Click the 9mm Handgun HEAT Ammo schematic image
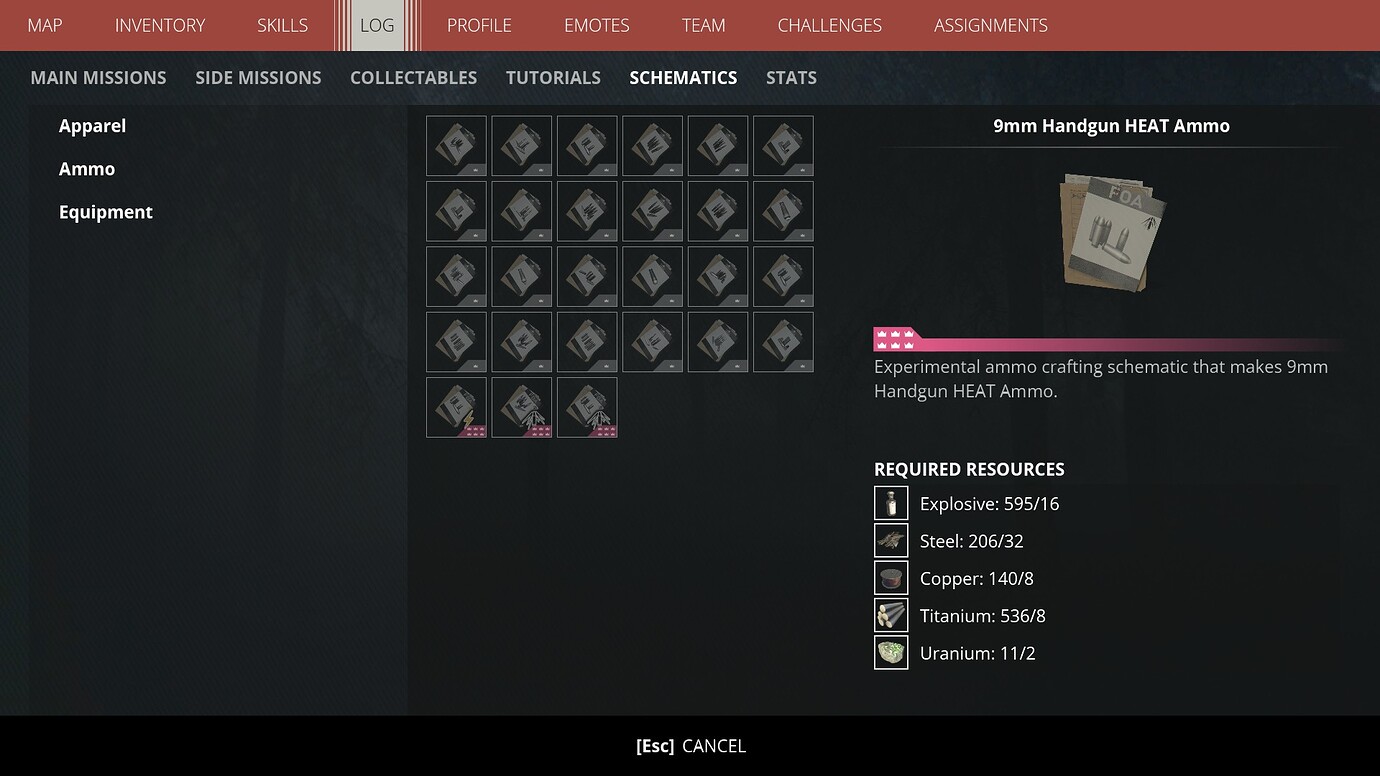This screenshot has height=776, width=1380. (1110, 232)
